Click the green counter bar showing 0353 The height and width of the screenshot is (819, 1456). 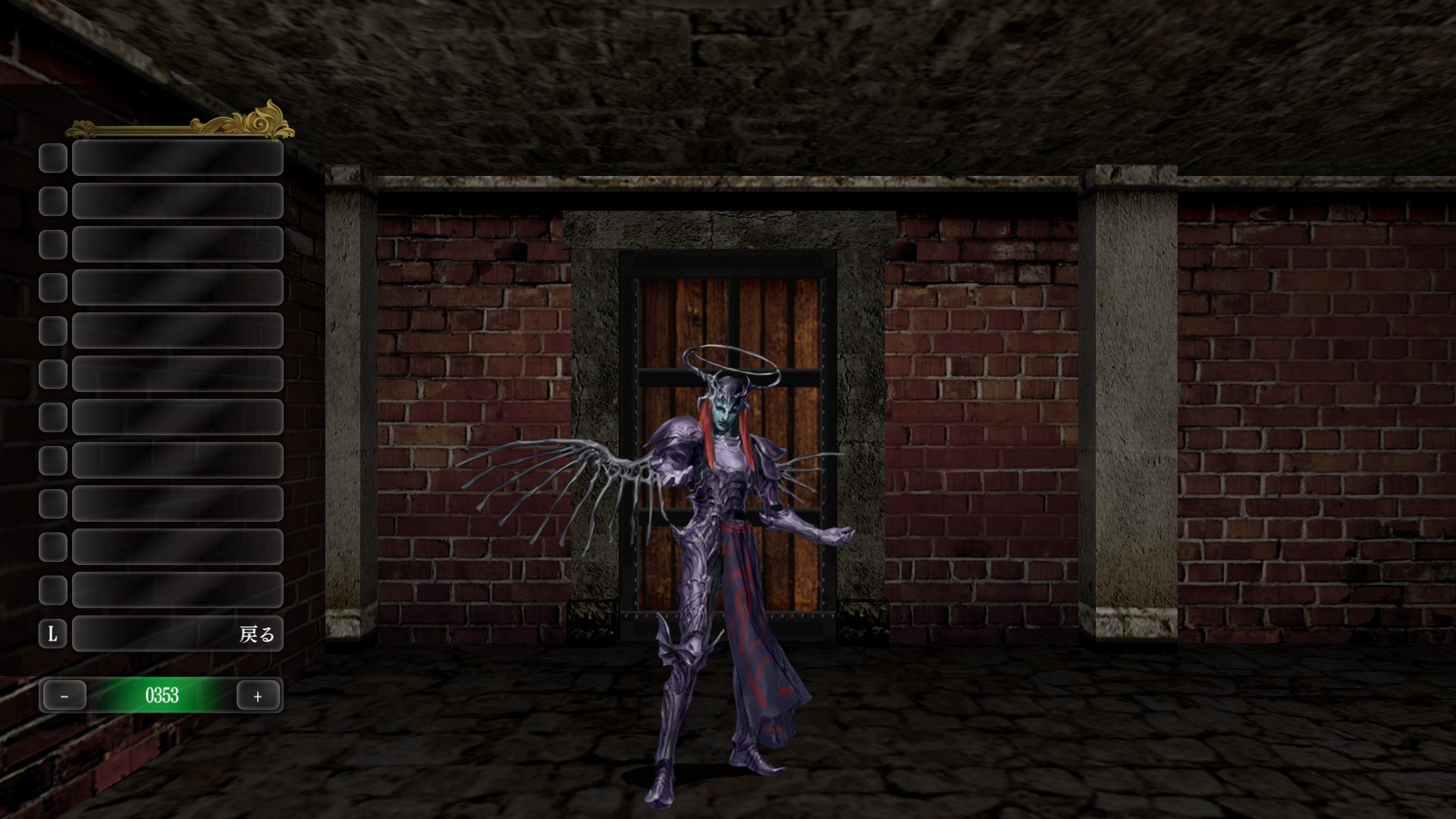coord(162,695)
